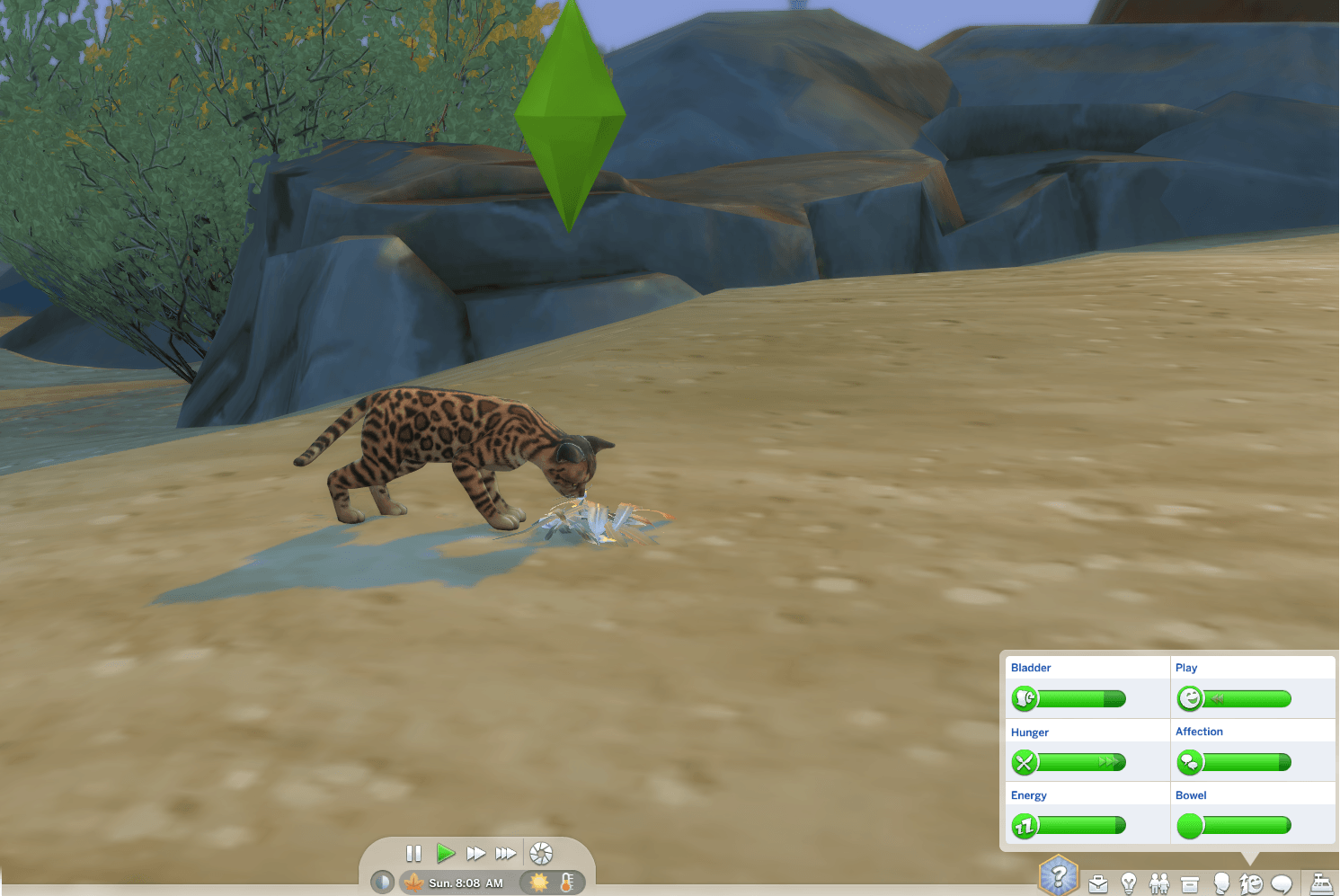Screen dimensions: 1340x896
Task: Open the Aspirations lightbulb icon
Action: (x=1129, y=882)
